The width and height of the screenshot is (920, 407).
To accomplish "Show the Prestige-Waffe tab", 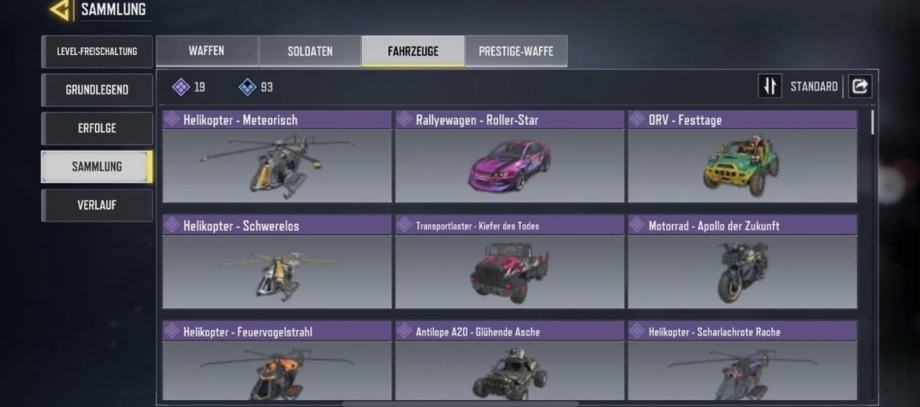I will pos(516,51).
